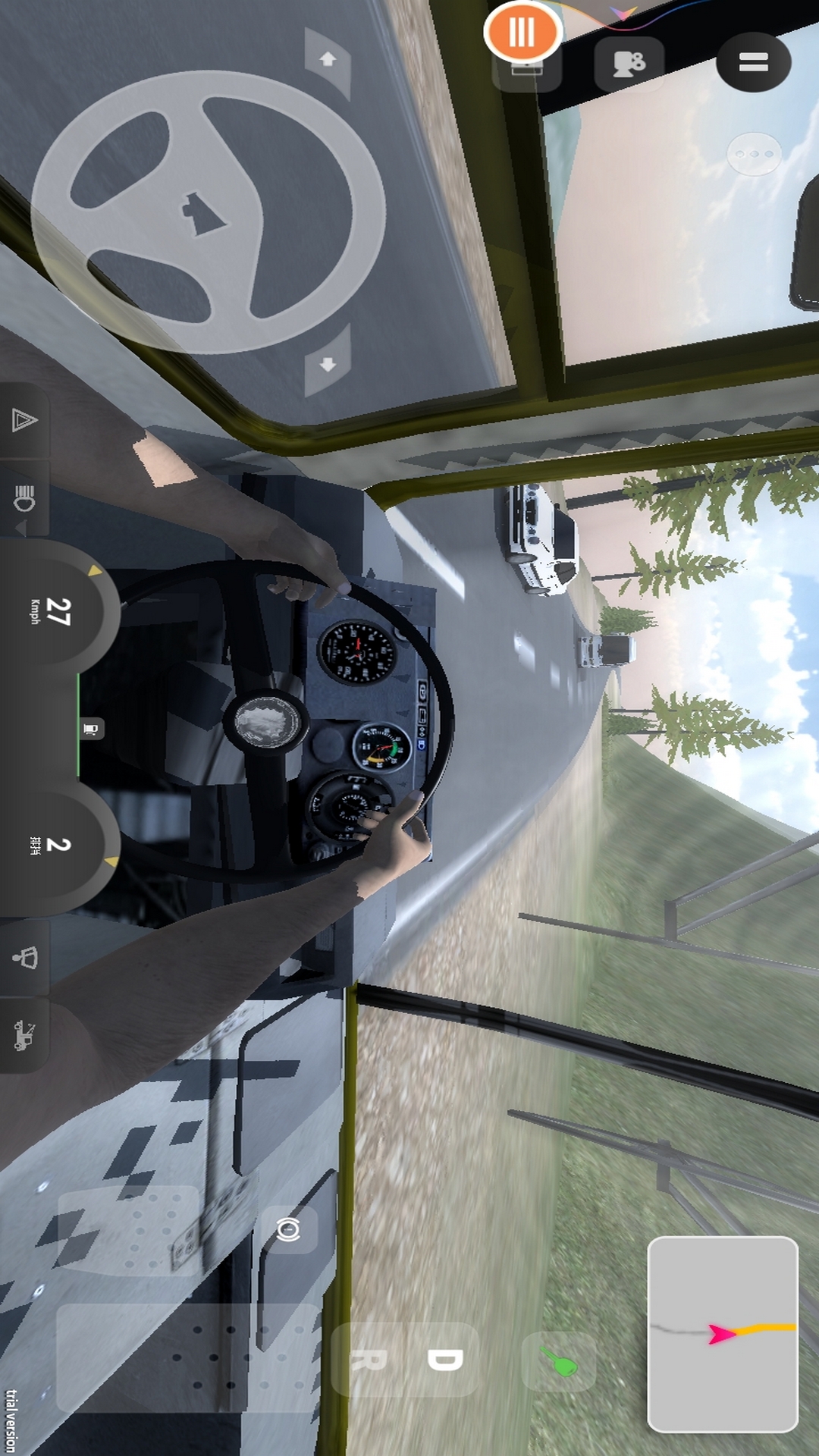Tap the larger lower pedal
Image resolution: width=819 pixels, height=1456 pixels.
(188, 1357)
